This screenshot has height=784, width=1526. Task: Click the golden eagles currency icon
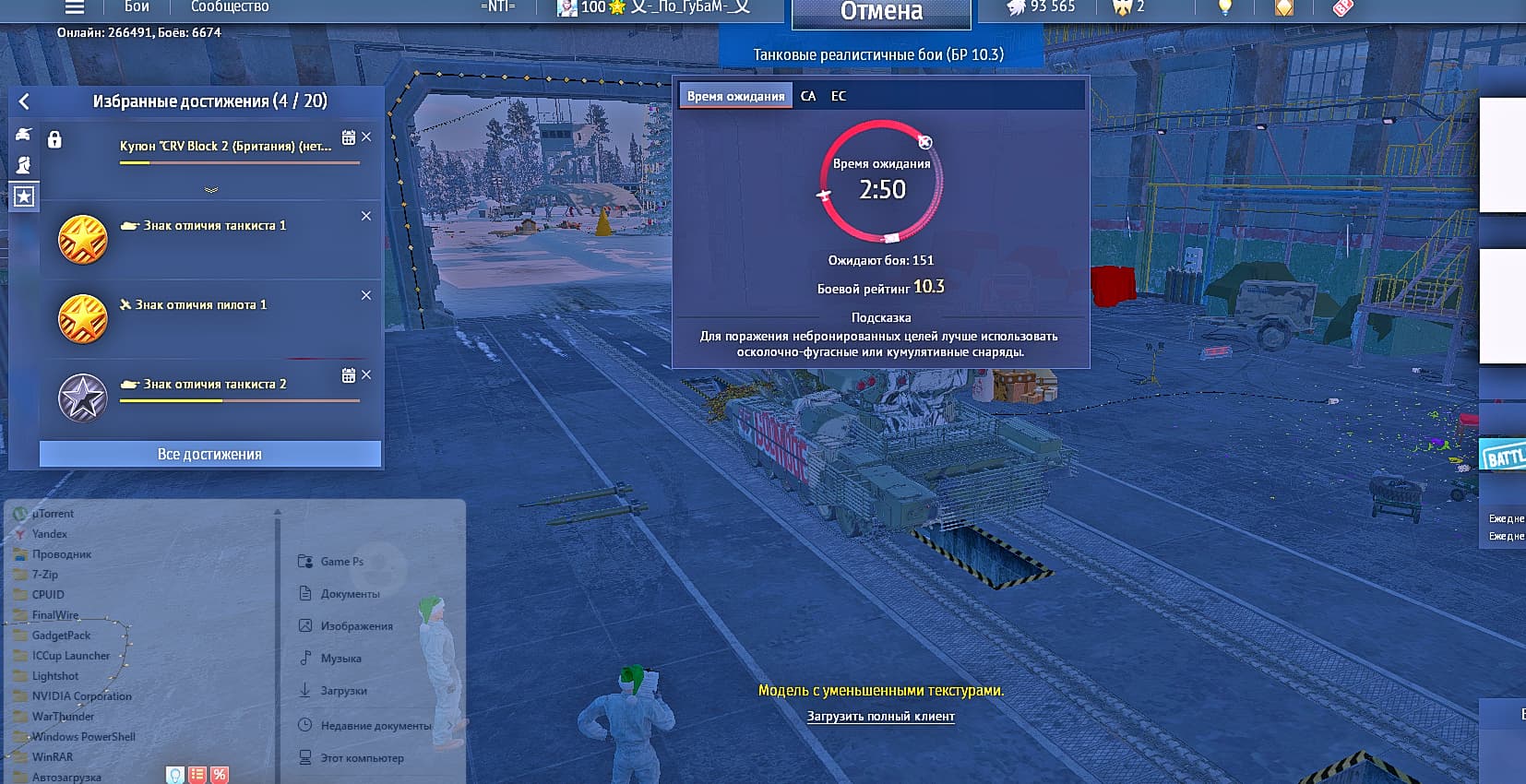[1121, 7]
